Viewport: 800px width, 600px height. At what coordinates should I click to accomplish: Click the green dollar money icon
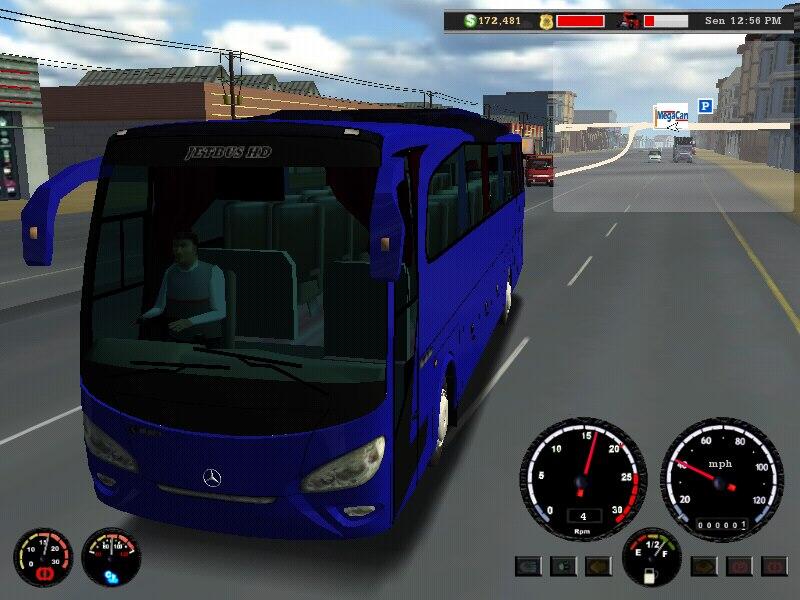[x=470, y=20]
